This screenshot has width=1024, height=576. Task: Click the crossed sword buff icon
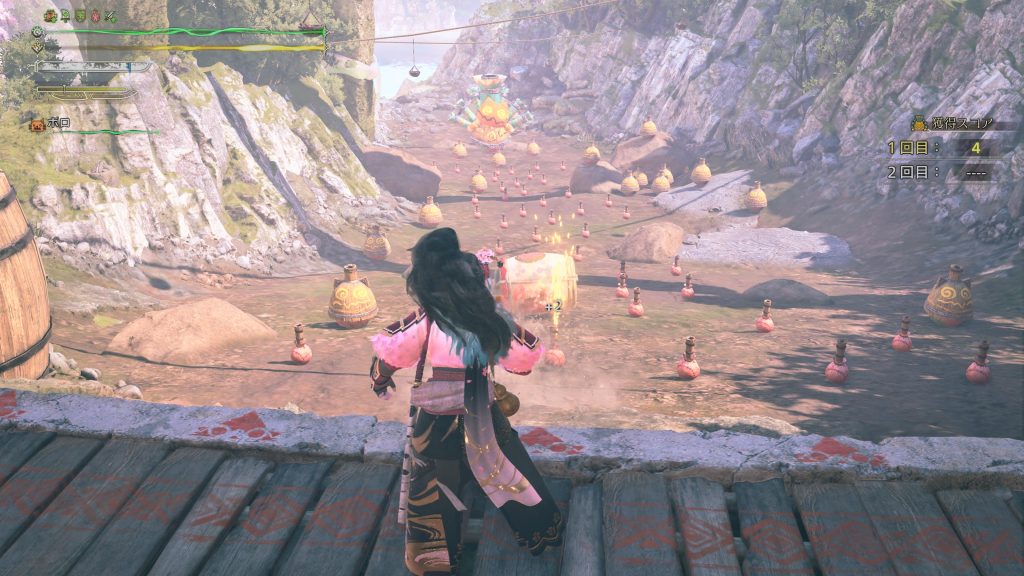(110, 16)
